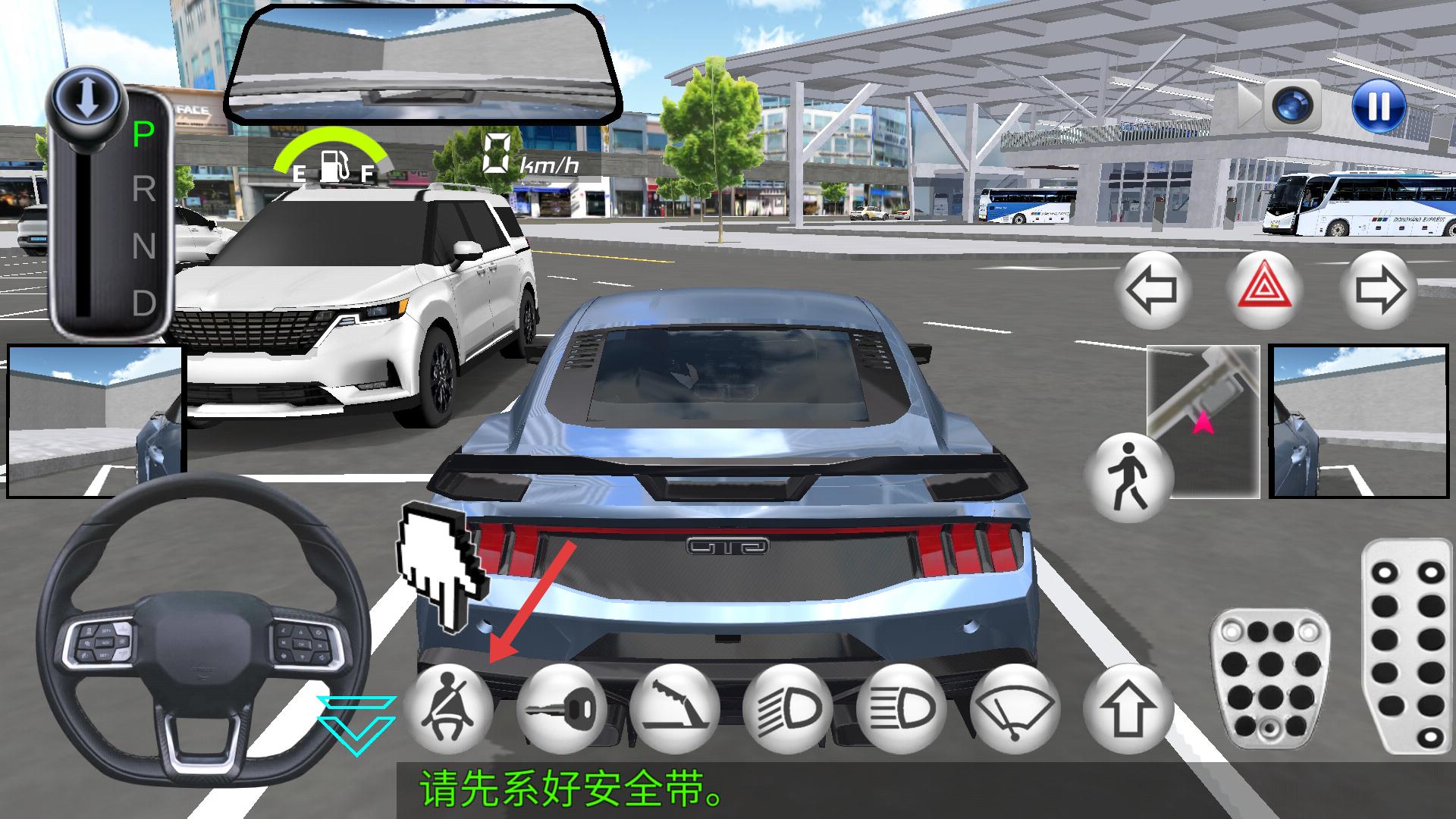Toggle the handbrake button
Screen dimensions: 1456x819
[674, 708]
